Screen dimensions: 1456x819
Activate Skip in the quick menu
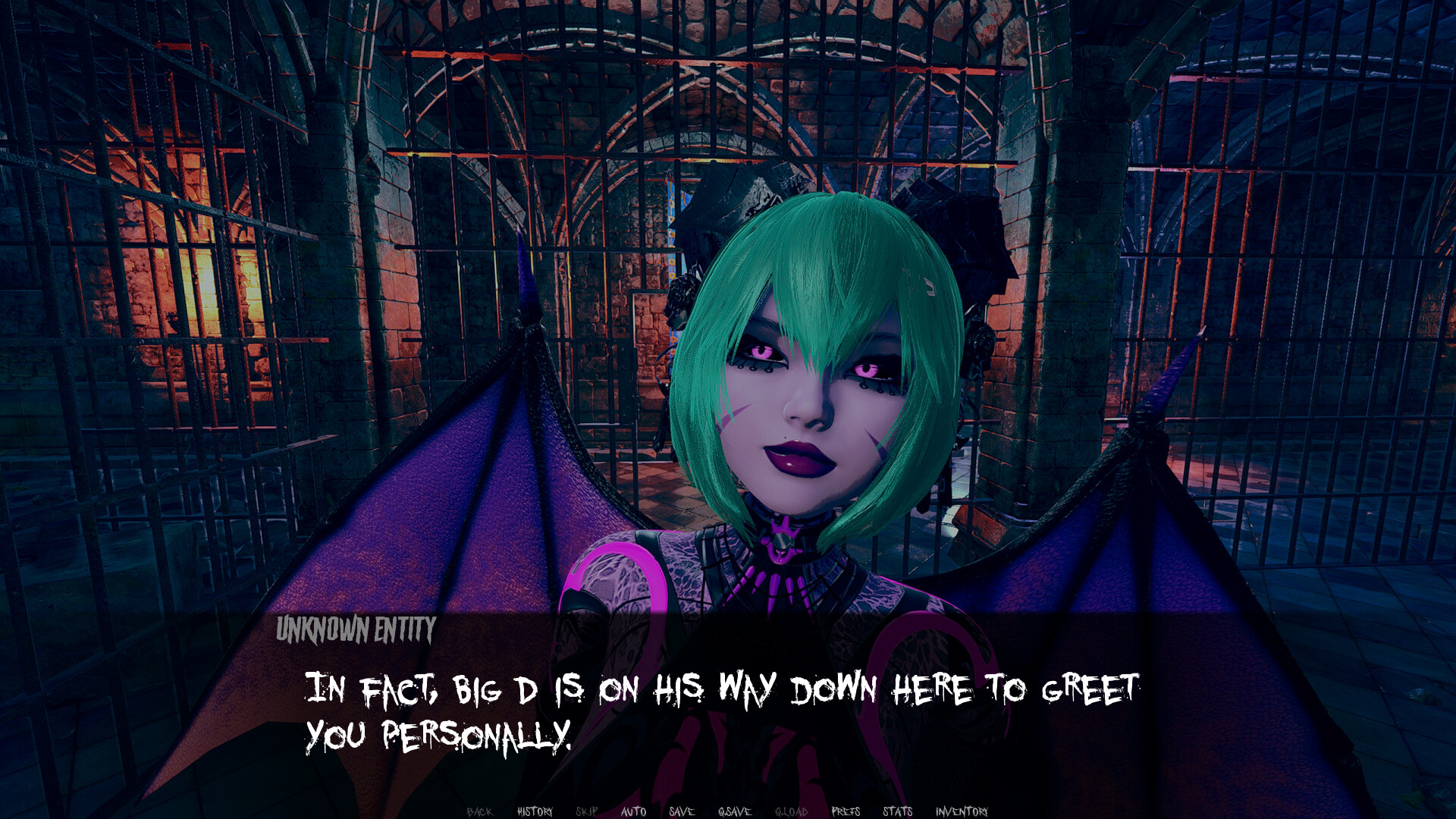587,811
